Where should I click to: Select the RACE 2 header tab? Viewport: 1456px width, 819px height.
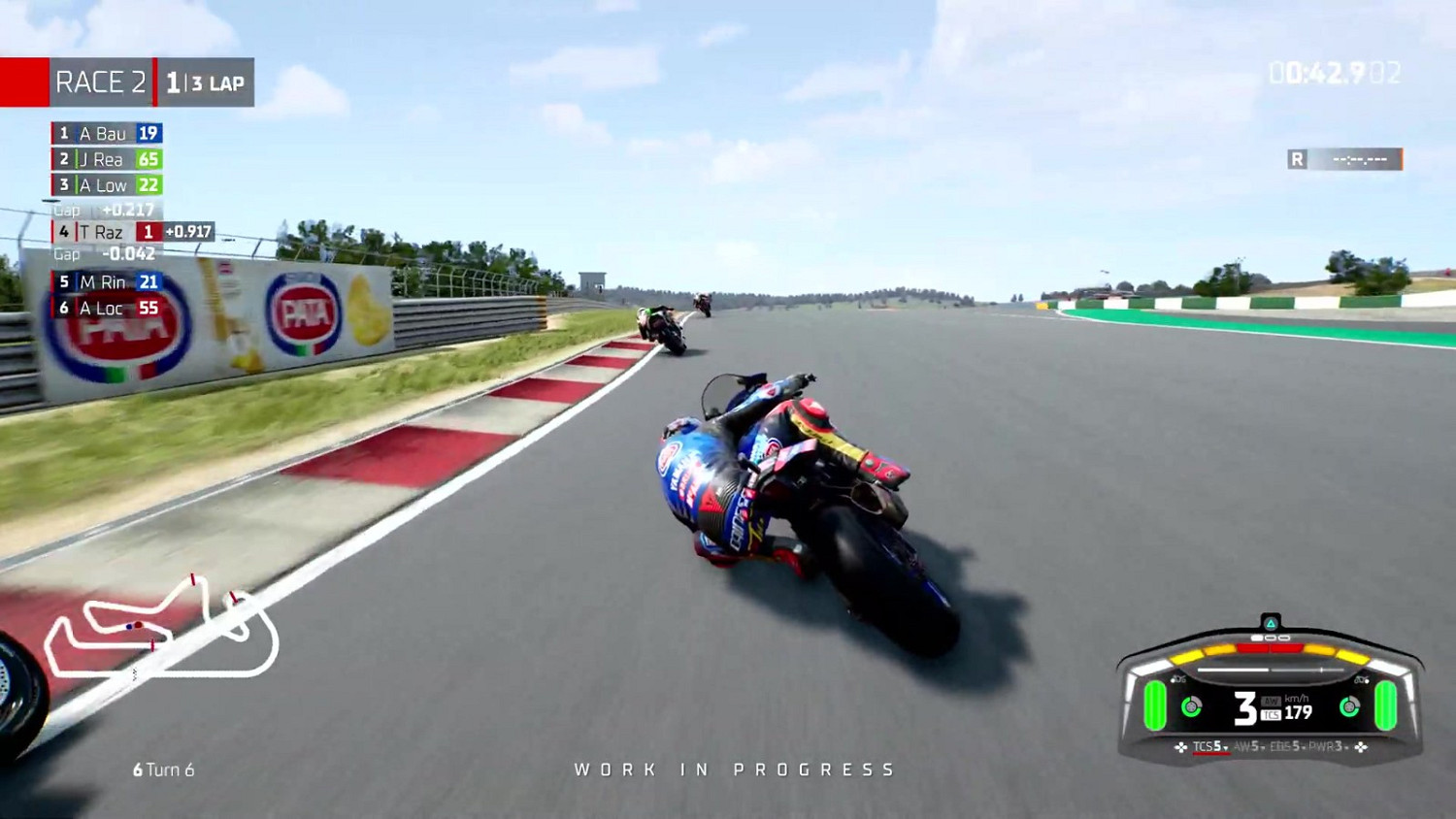click(101, 82)
